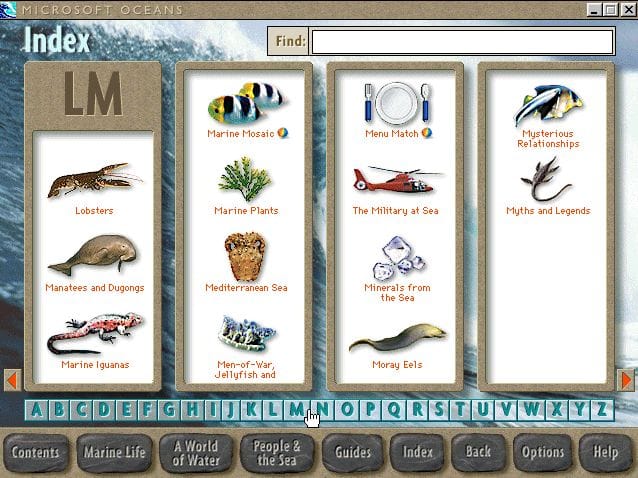Go to the Contents section
This screenshot has height=478, width=638.
pyautogui.click(x=35, y=452)
